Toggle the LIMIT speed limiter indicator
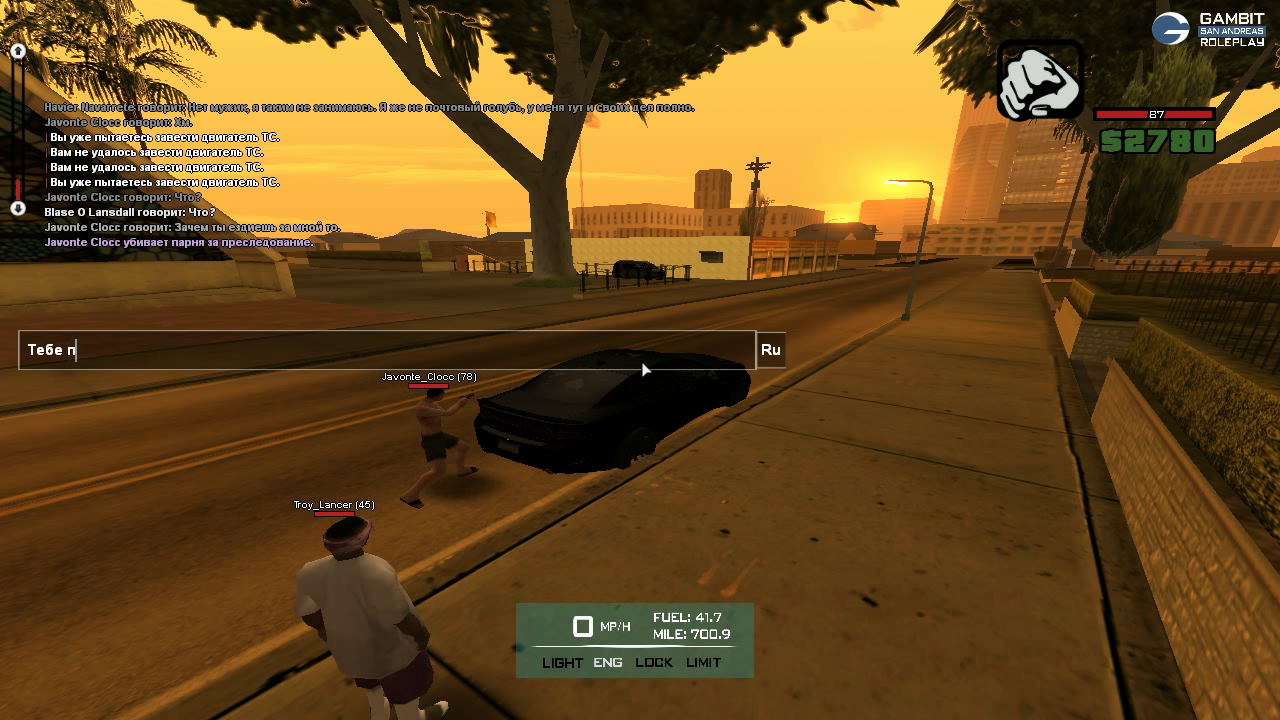This screenshot has height=720, width=1280. [703, 663]
